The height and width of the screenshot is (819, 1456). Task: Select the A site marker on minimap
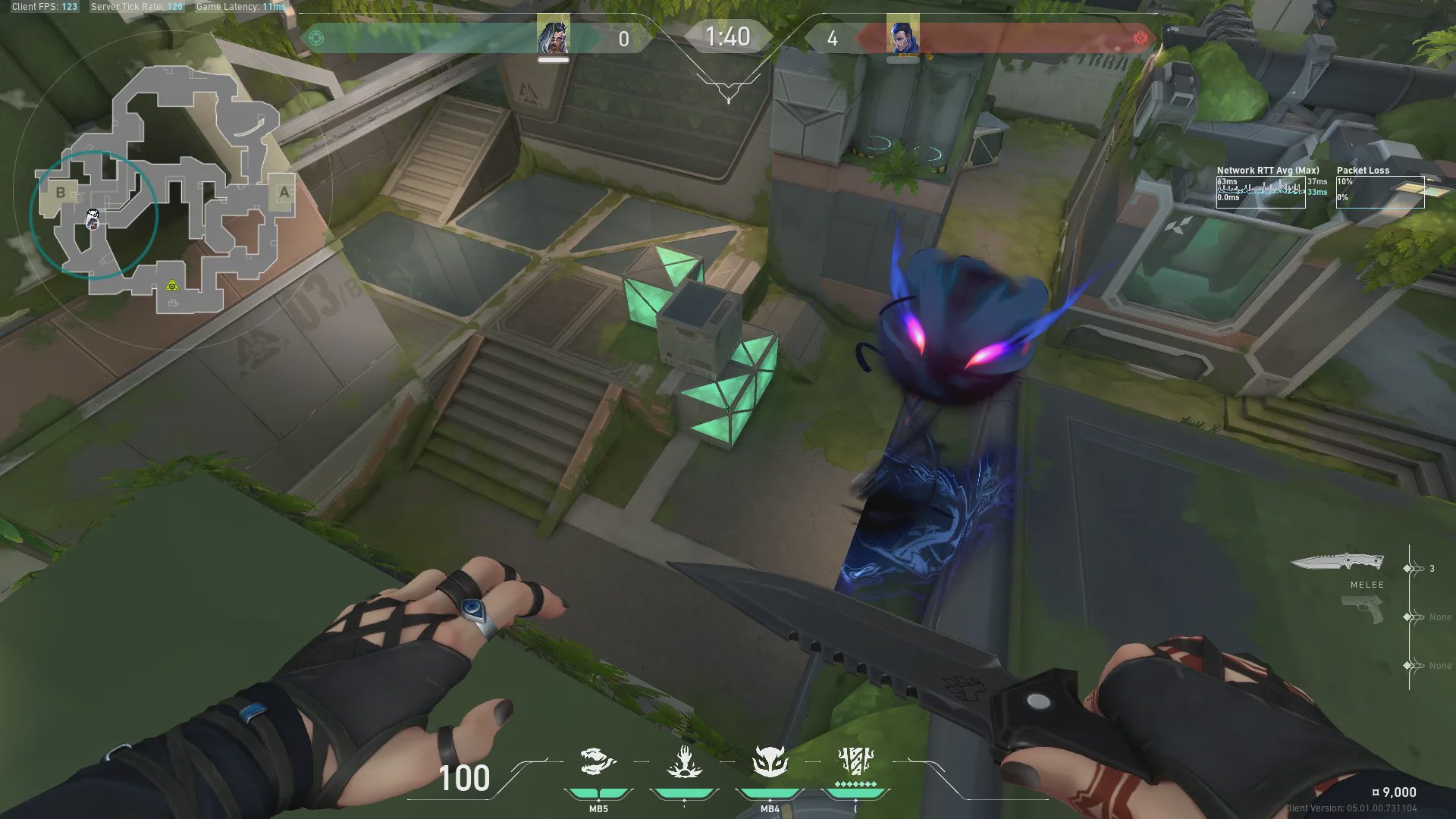(x=284, y=192)
